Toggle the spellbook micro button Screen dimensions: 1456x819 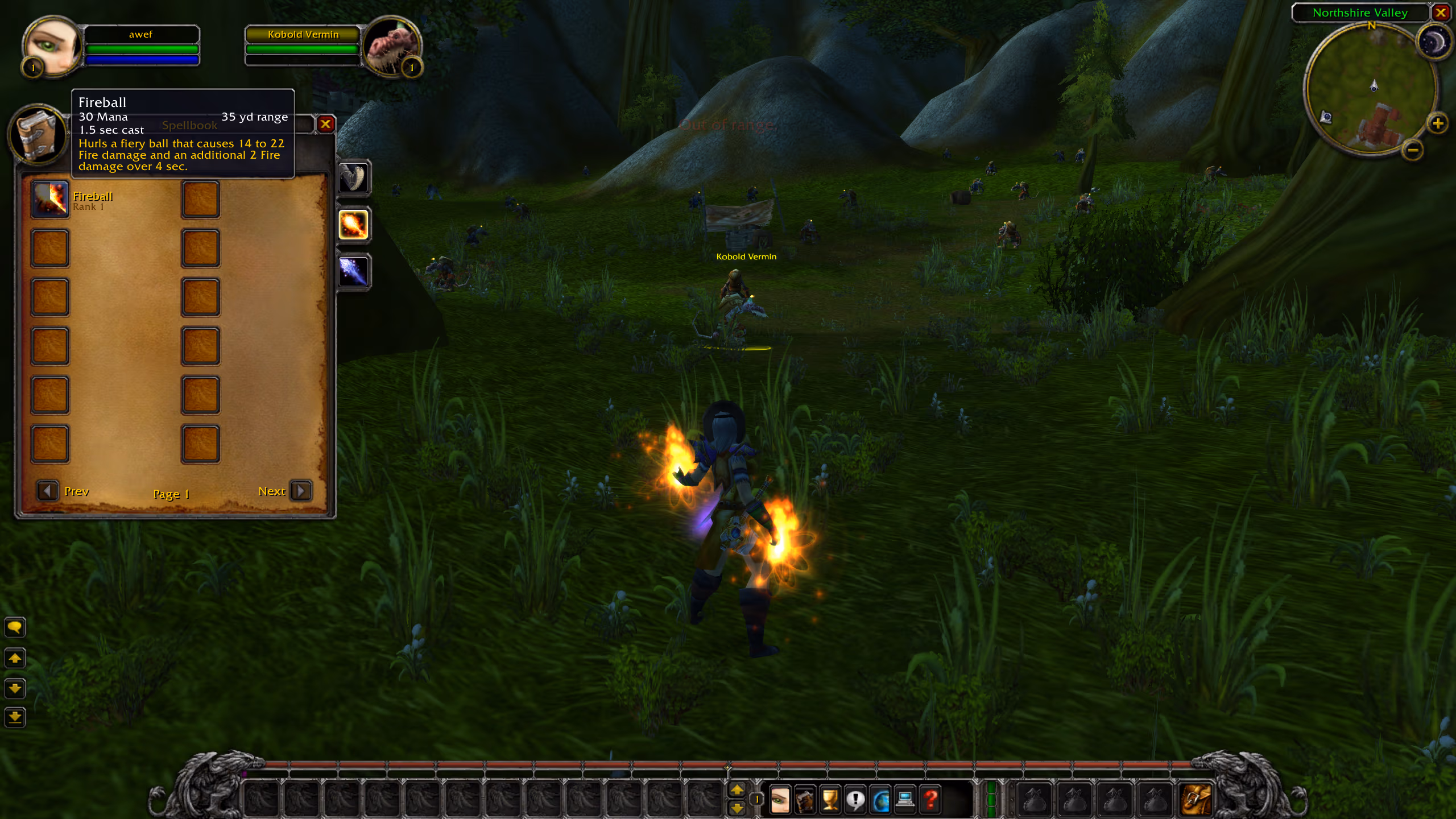(x=805, y=800)
